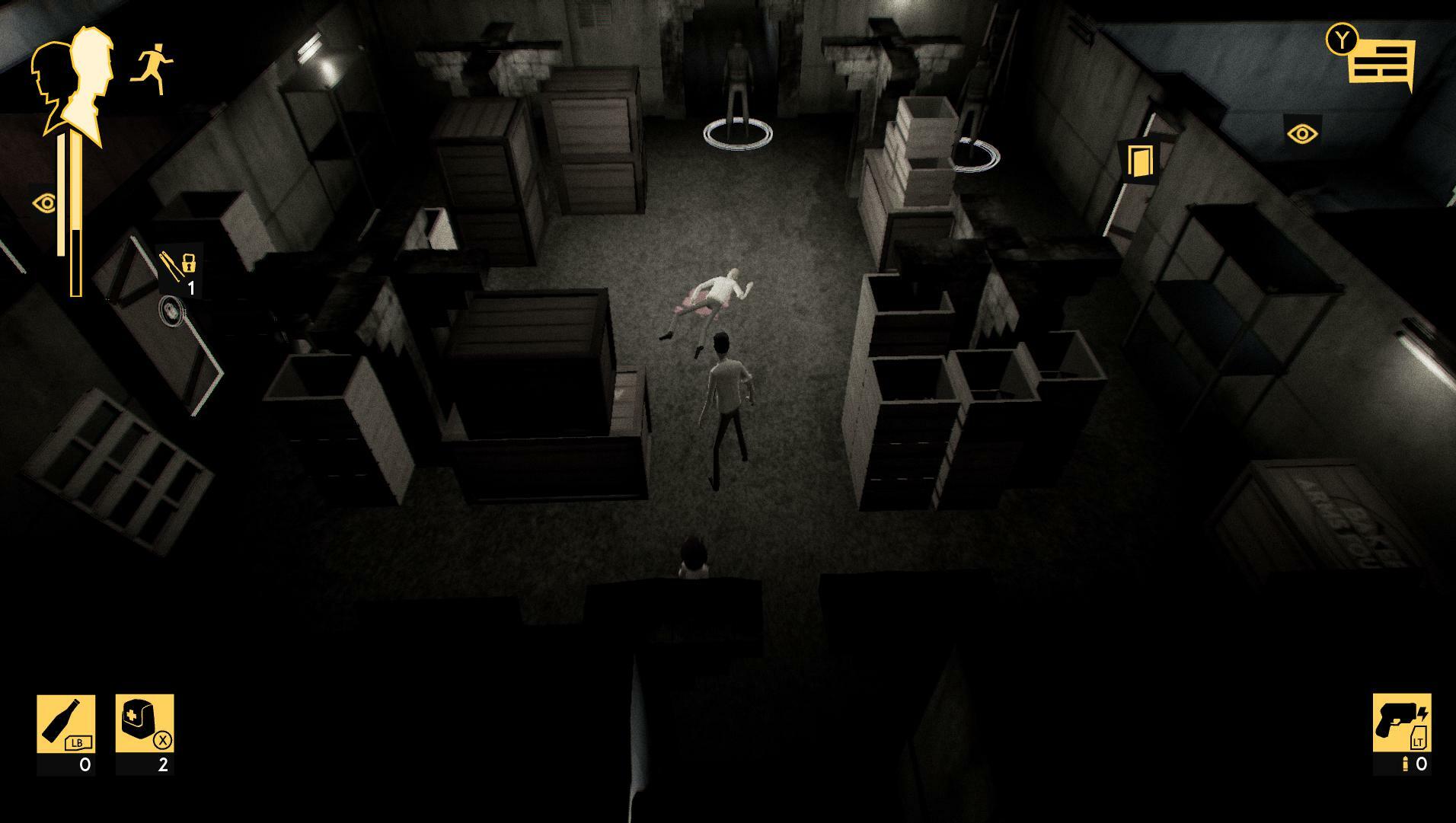This screenshot has height=823, width=1456.
Task: Click the keyhole marker on the left door
Action: click(169, 309)
